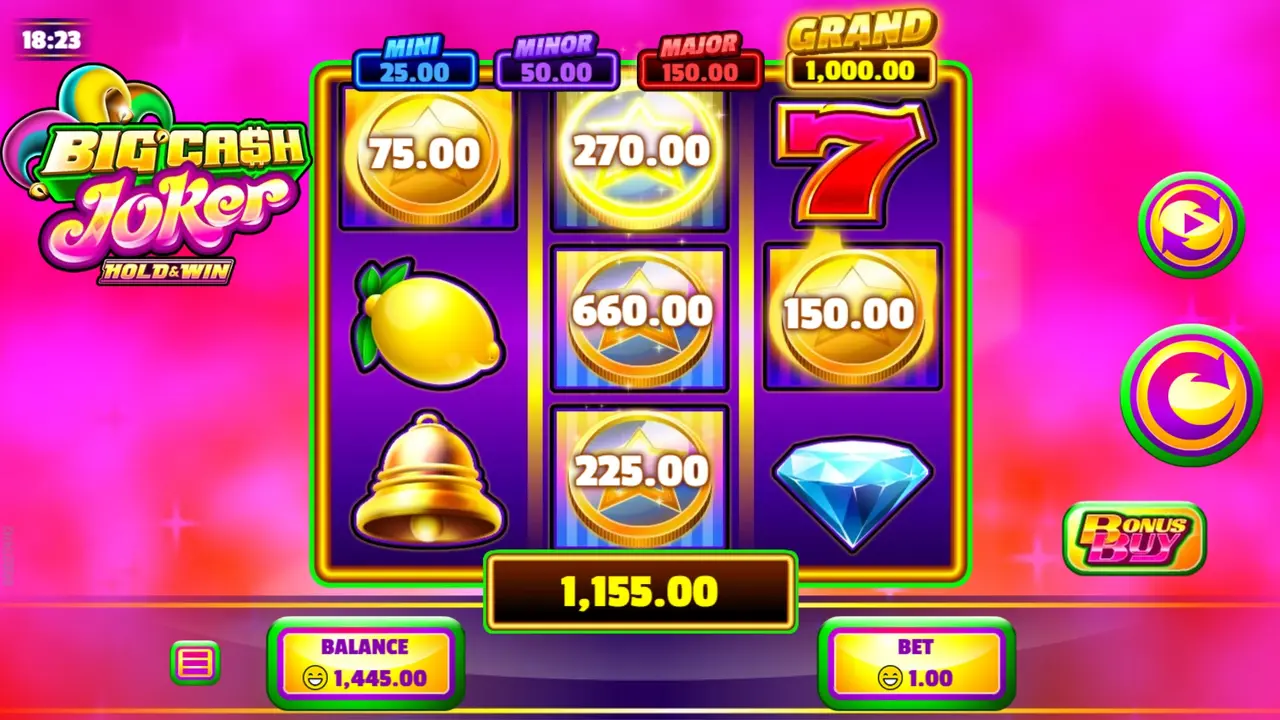Select the Major 150.00 jackpot display
The image size is (1280, 720).
click(700, 60)
